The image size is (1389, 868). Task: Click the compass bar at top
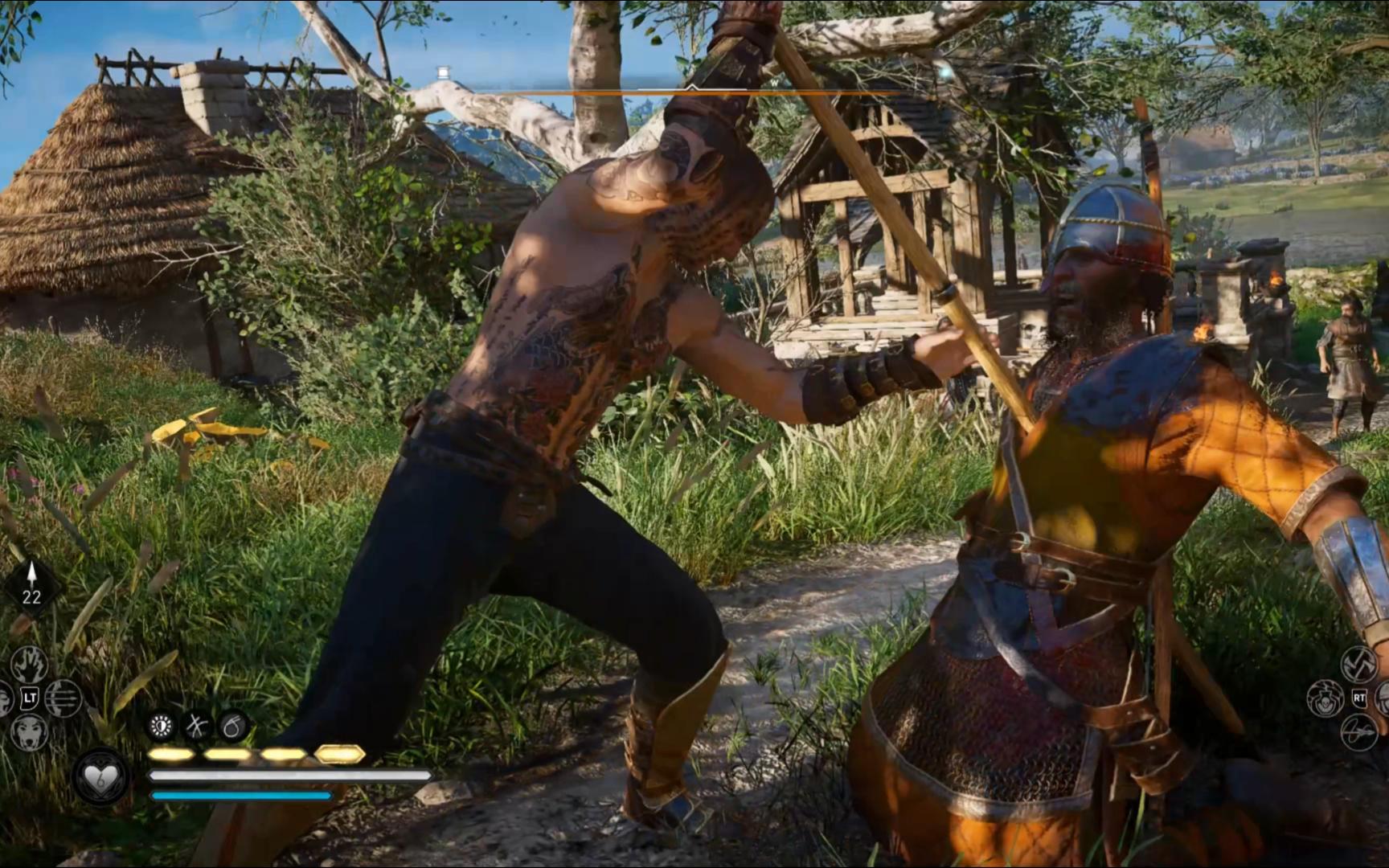[691, 92]
